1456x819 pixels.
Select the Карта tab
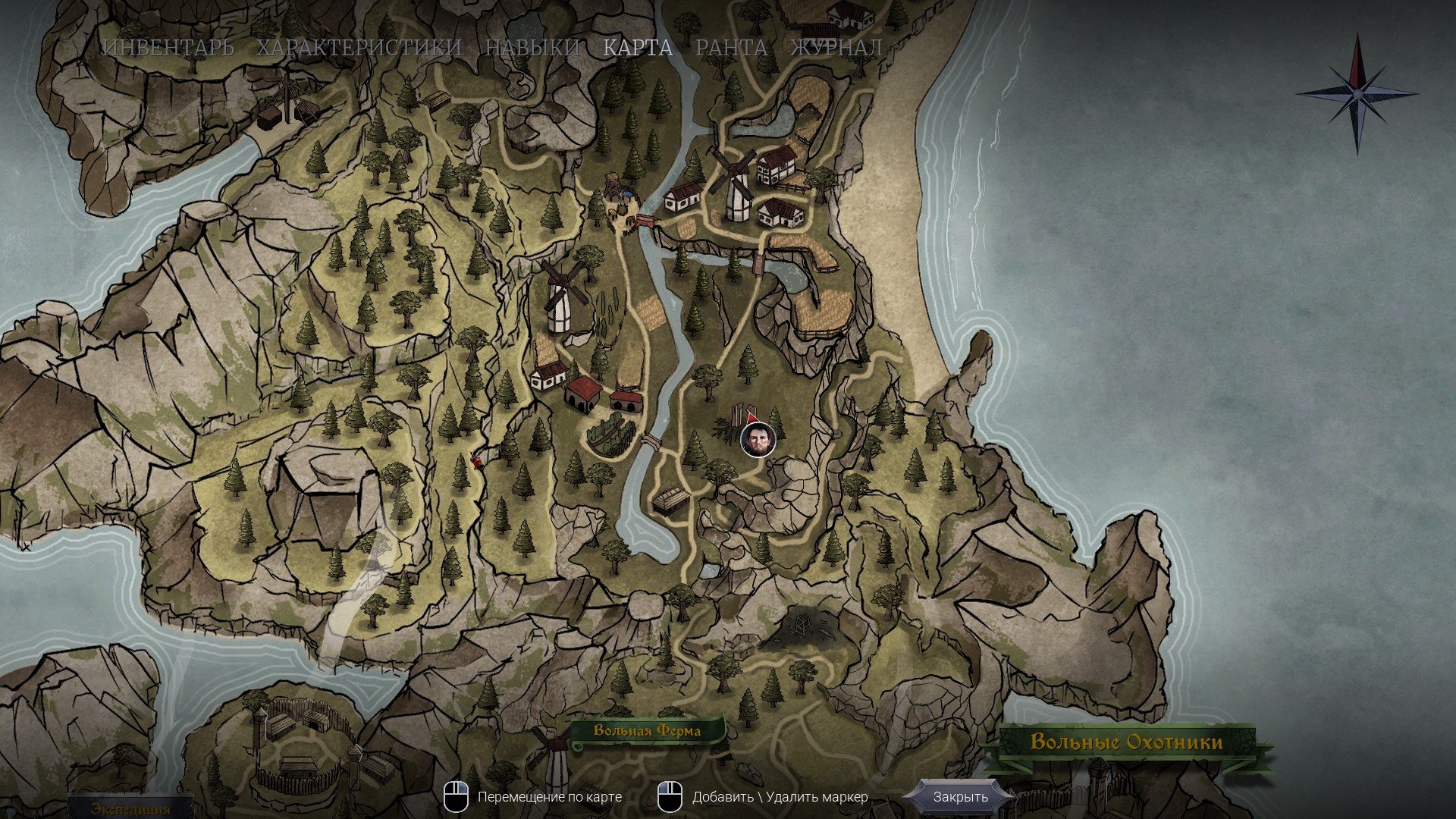[638, 48]
